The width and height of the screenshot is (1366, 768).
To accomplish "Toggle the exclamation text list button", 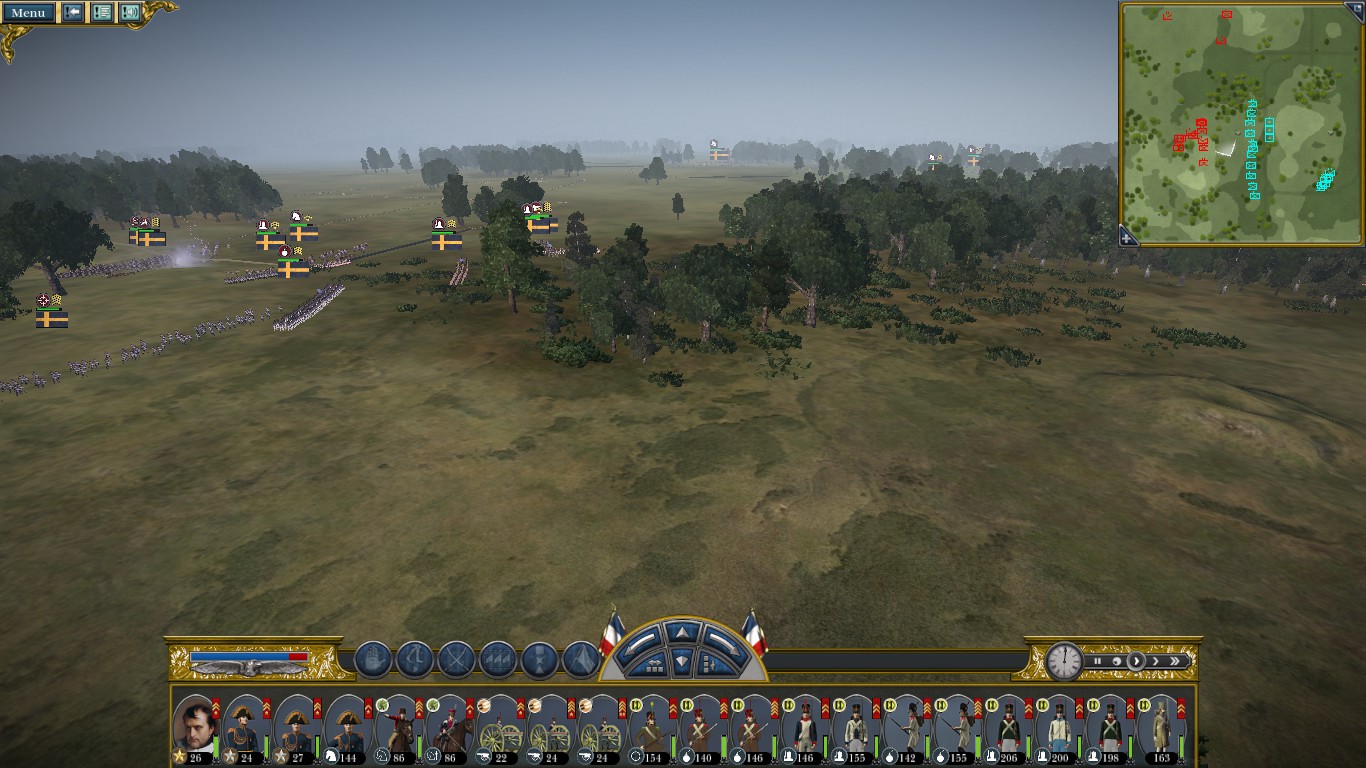I will (x=101, y=13).
